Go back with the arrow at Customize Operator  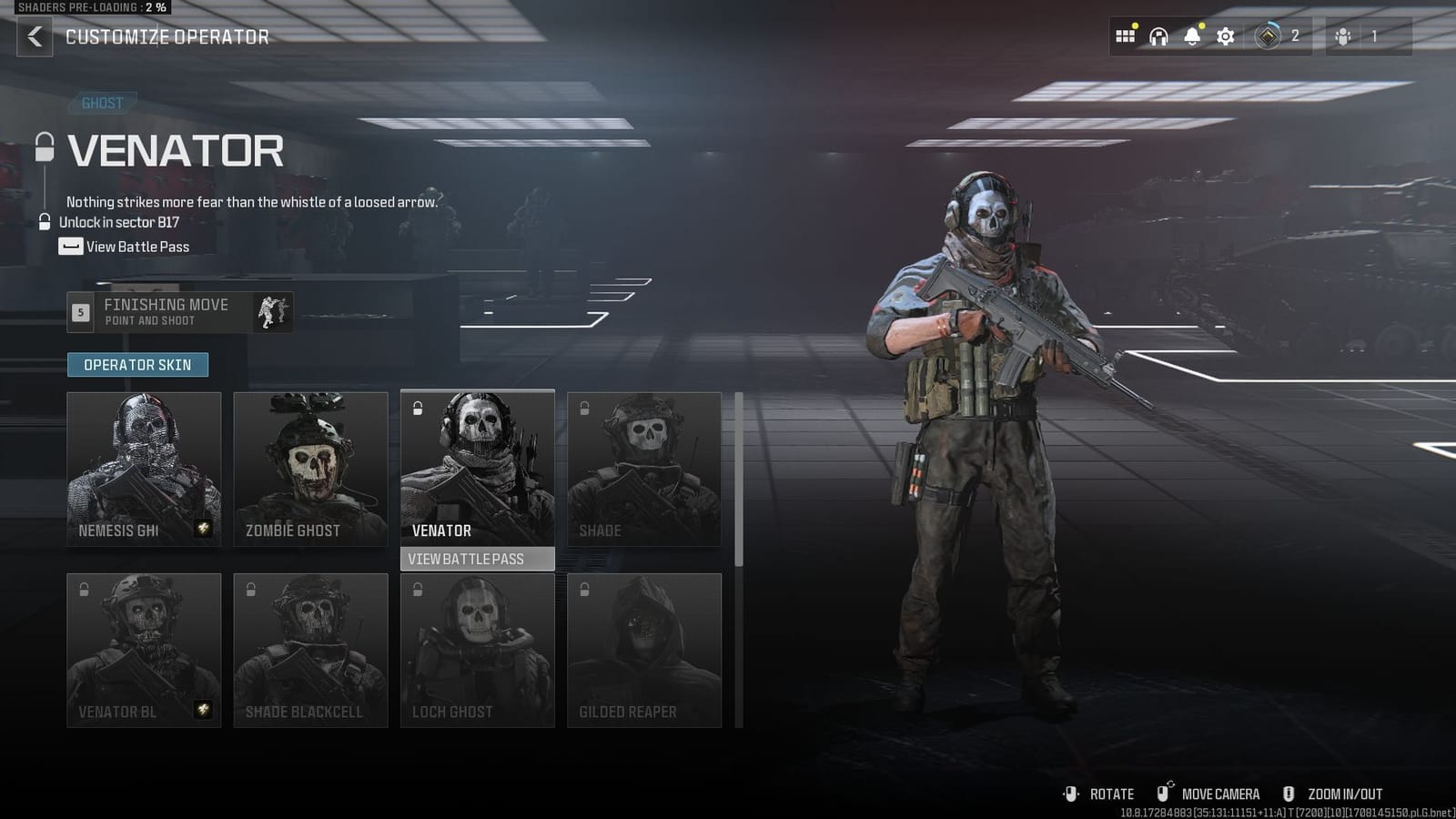(33, 37)
